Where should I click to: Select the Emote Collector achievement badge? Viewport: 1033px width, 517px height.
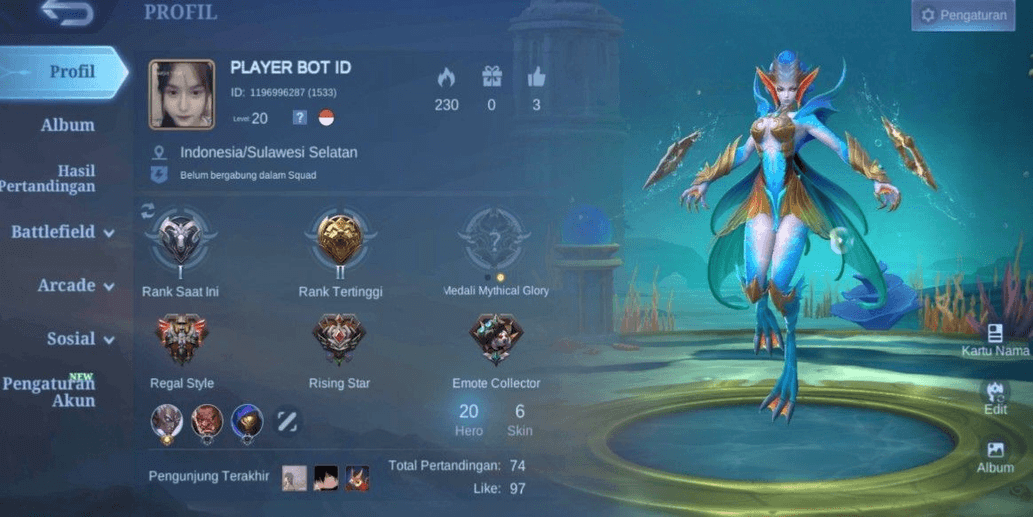pyautogui.click(x=495, y=341)
